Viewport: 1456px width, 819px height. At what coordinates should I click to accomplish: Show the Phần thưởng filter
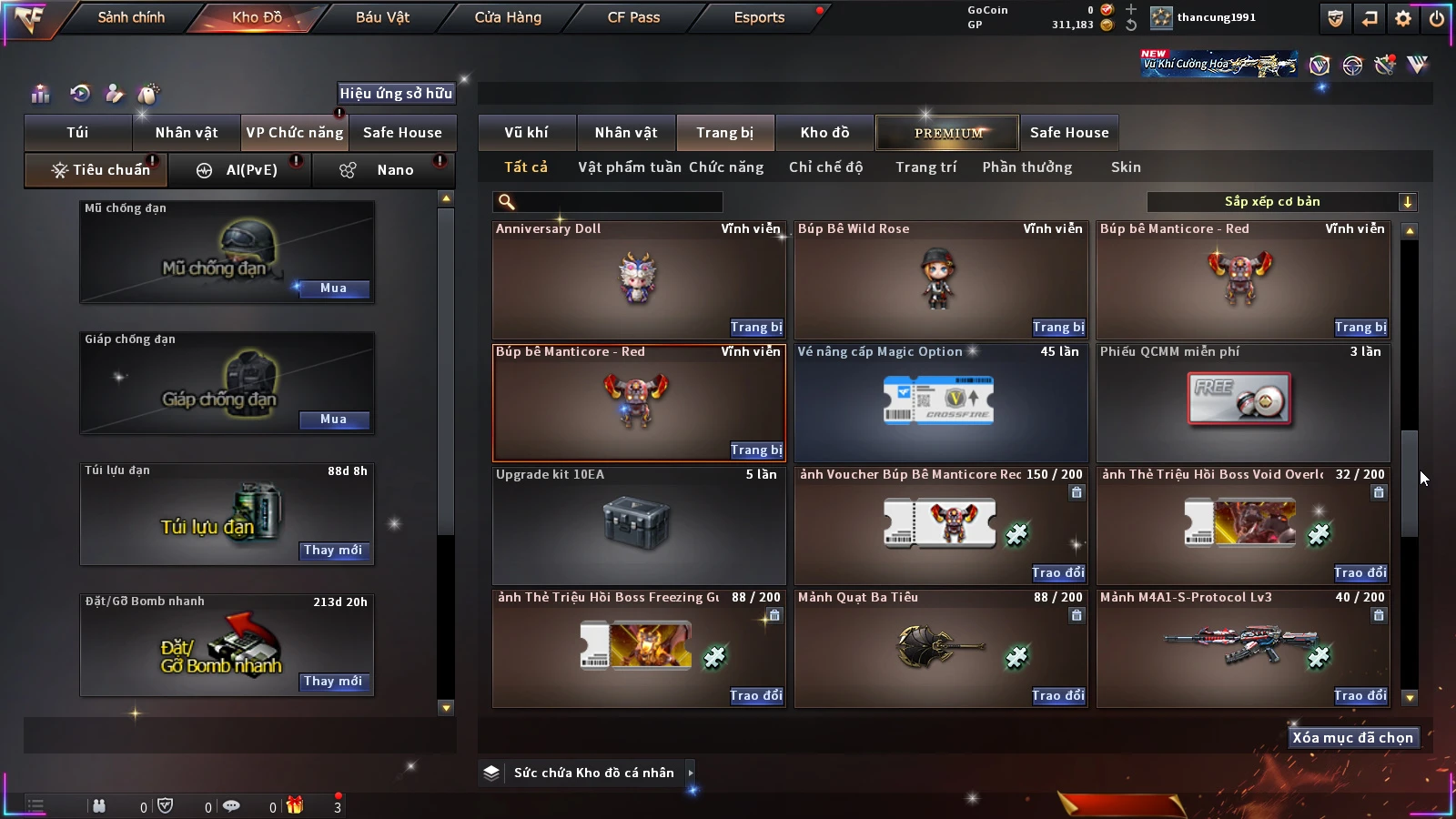pos(1026,167)
